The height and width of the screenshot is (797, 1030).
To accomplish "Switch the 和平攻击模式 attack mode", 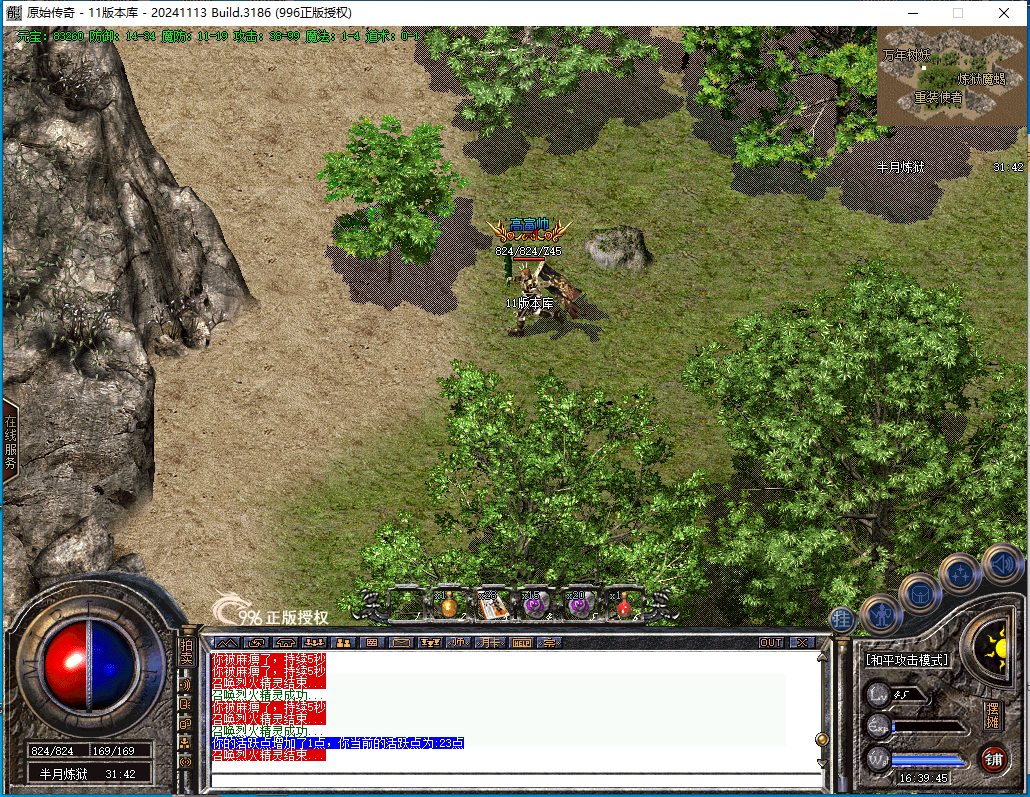I will pyautogui.click(x=907, y=660).
